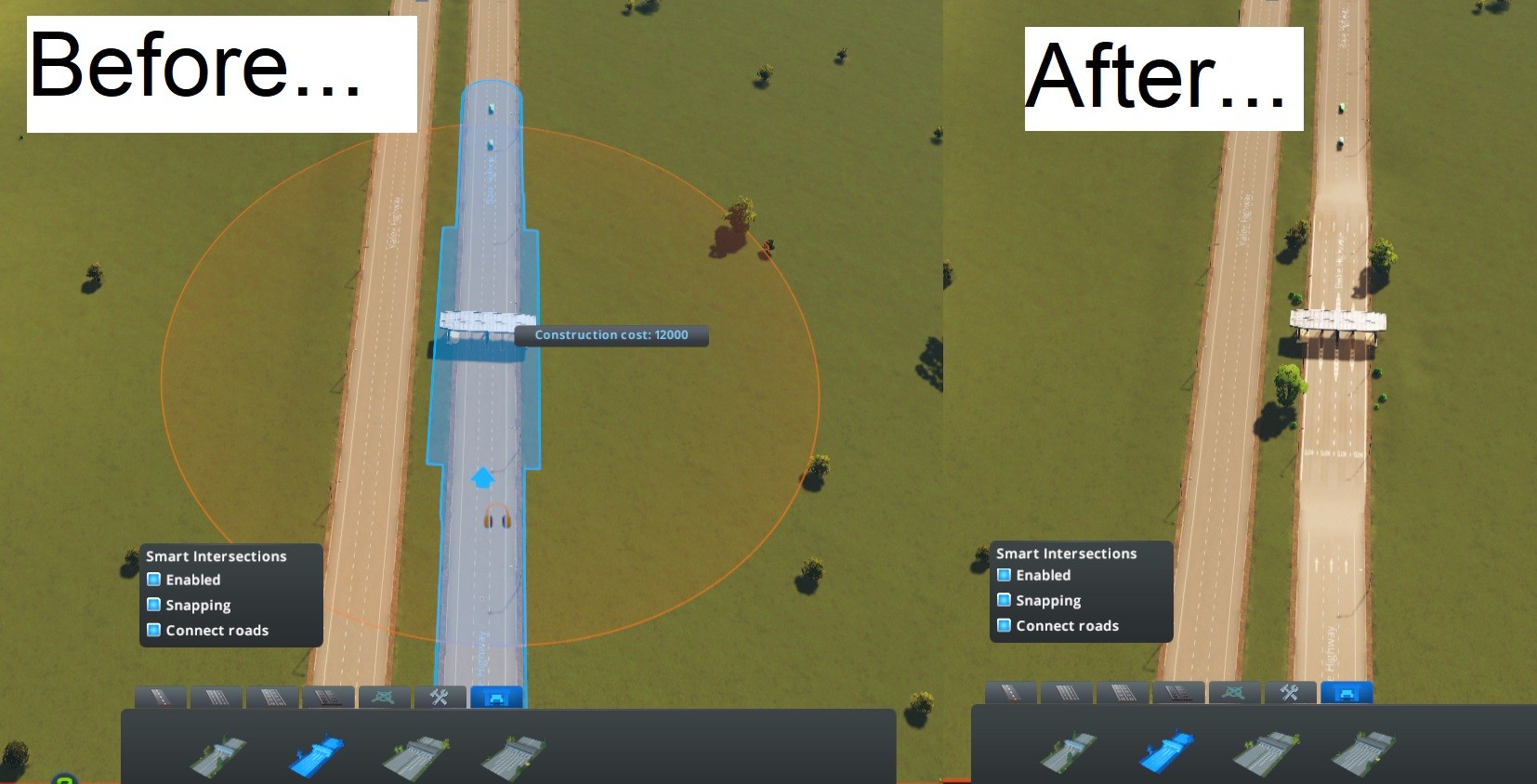Open the highways category icon
This screenshot has width=1537, height=784.
[330, 697]
